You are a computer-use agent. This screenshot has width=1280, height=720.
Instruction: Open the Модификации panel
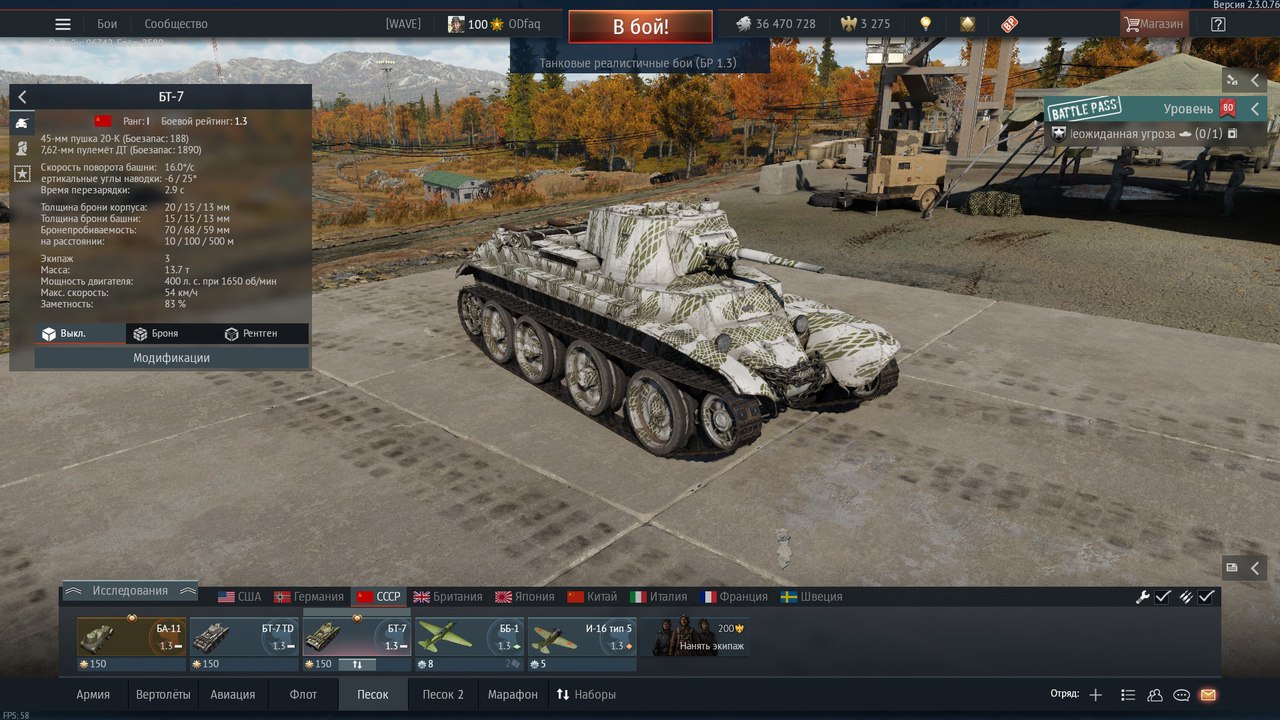(171, 358)
